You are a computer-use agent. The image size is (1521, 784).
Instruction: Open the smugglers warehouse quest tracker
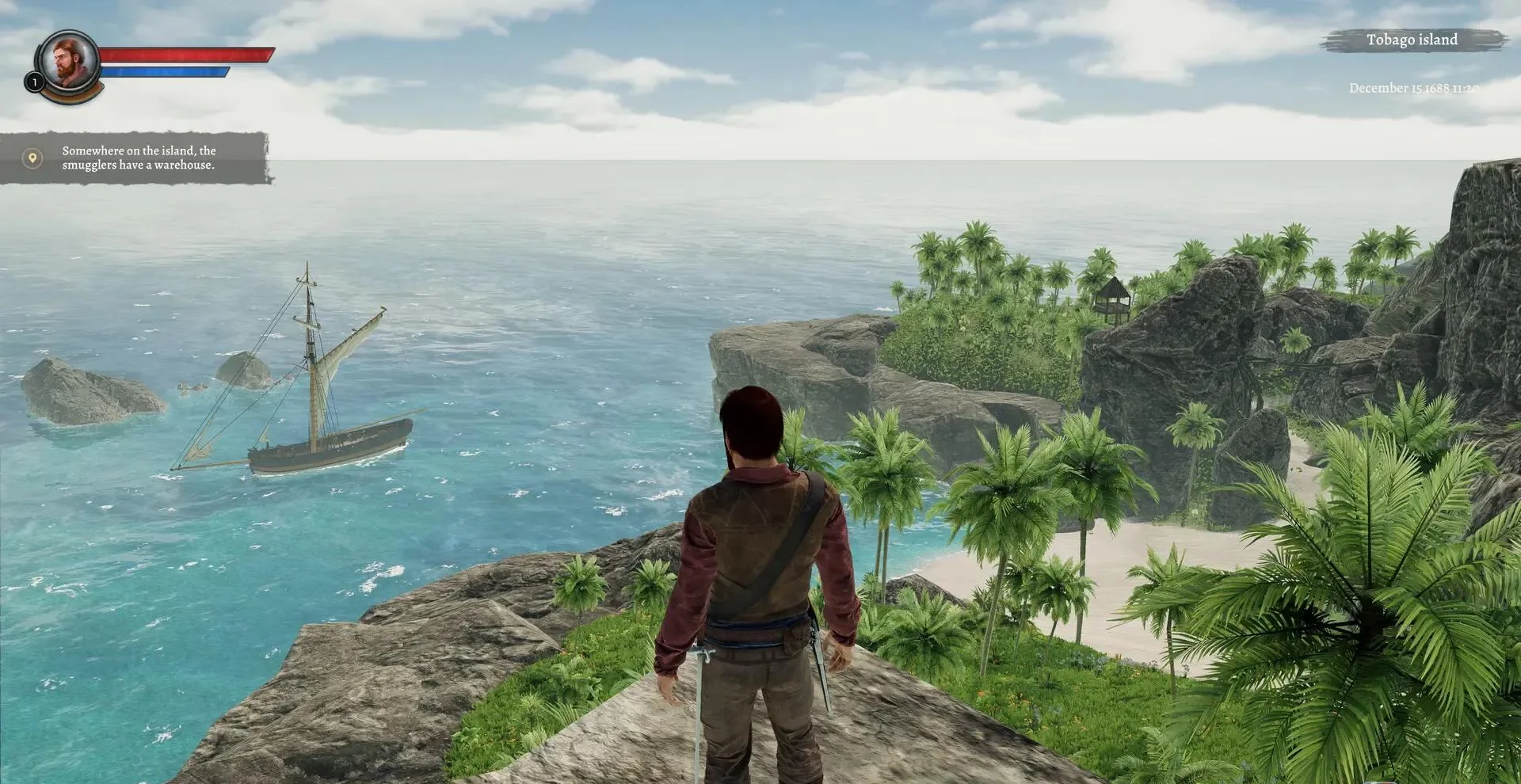tap(139, 158)
